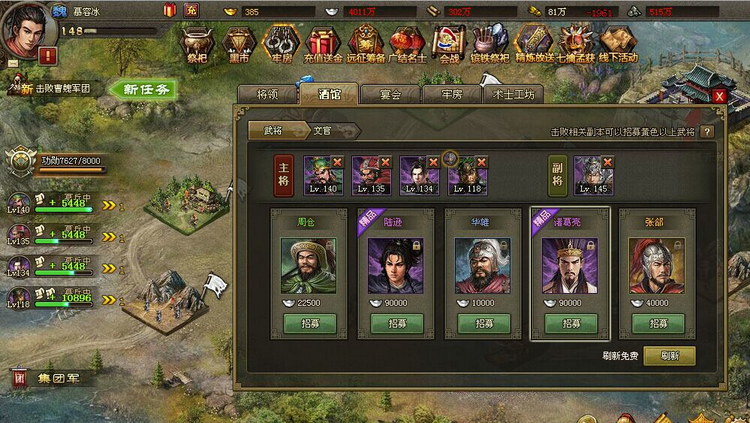Recruit 张郃 for 40000 silver

(657, 324)
